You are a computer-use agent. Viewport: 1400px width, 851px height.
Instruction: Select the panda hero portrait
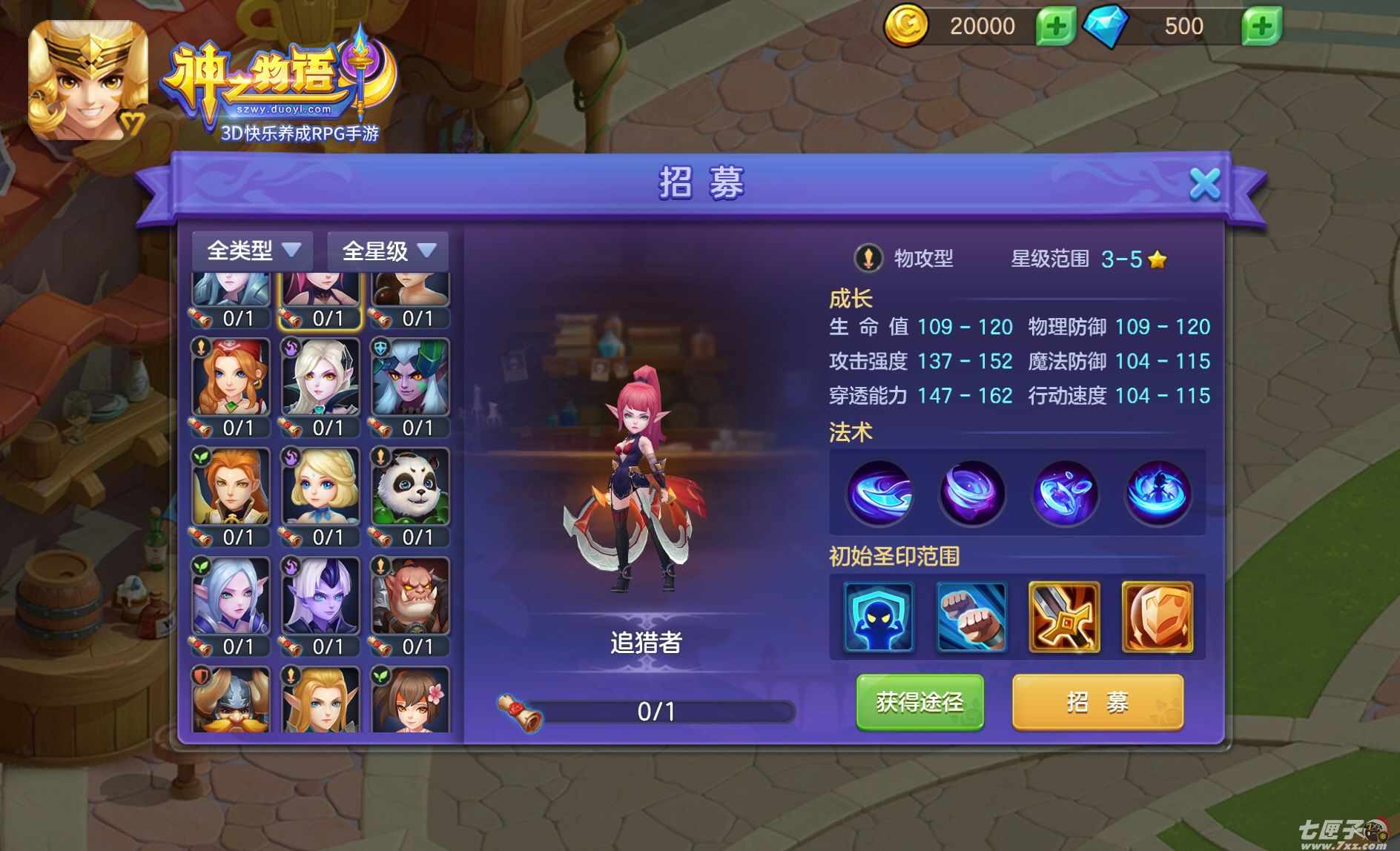pyautogui.click(x=410, y=487)
